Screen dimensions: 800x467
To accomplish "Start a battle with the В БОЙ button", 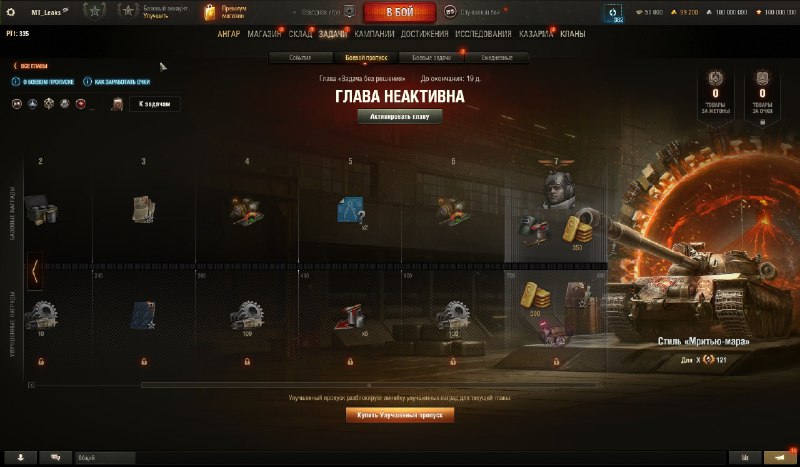I will [x=399, y=12].
